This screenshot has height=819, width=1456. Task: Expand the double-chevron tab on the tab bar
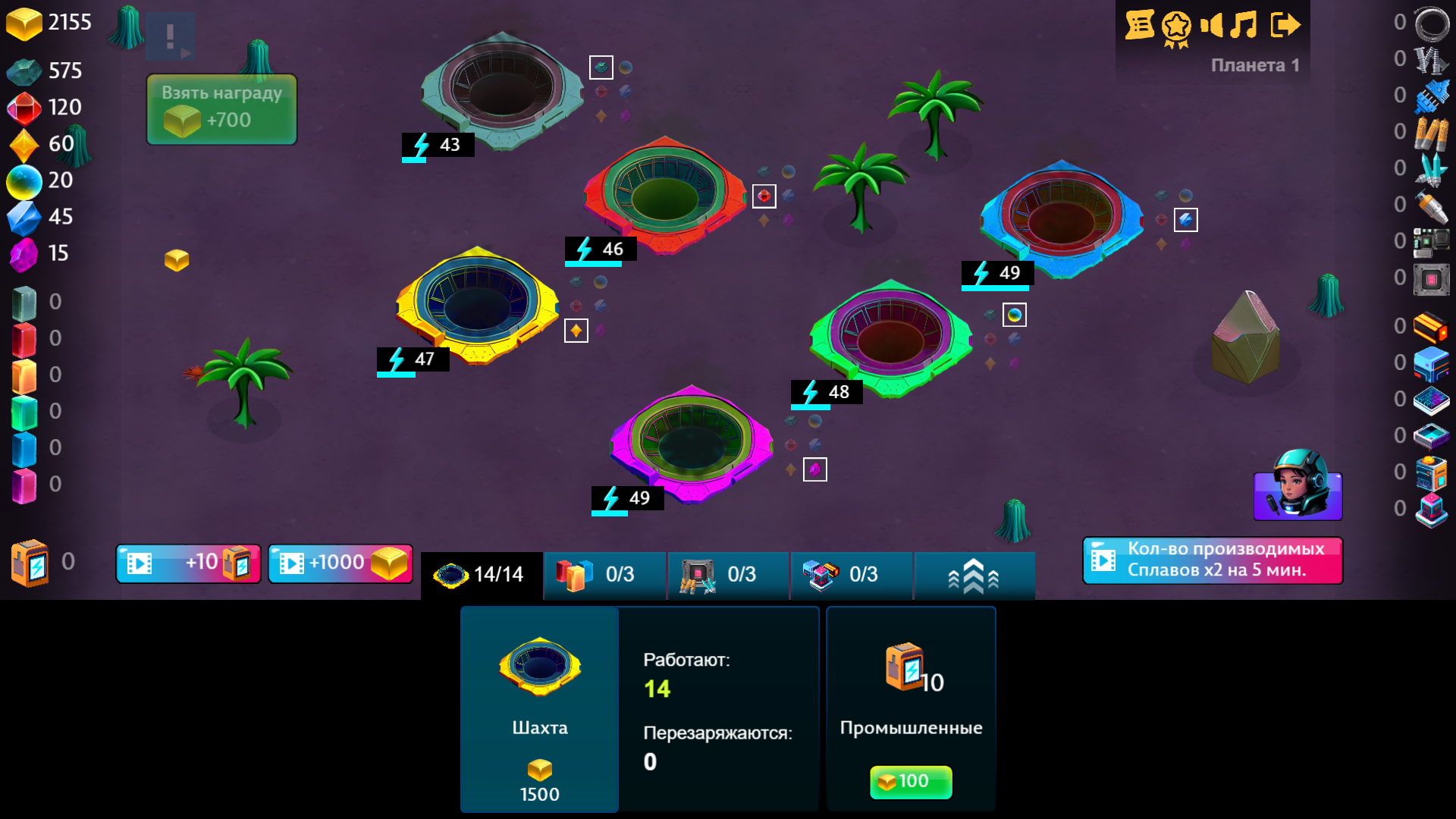(x=974, y=575)
